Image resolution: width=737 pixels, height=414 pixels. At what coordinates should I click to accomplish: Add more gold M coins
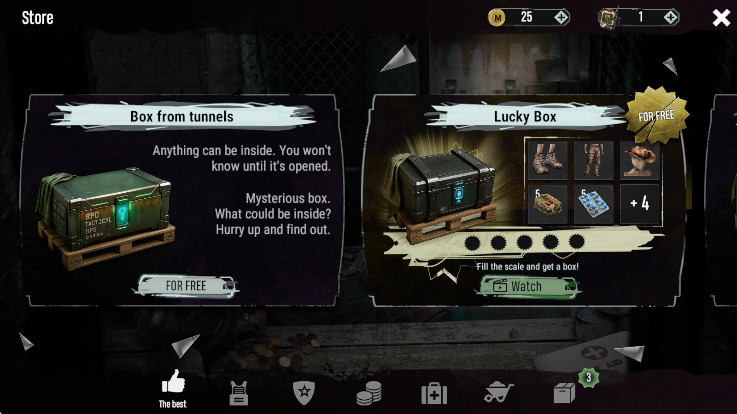coord(561,17)
